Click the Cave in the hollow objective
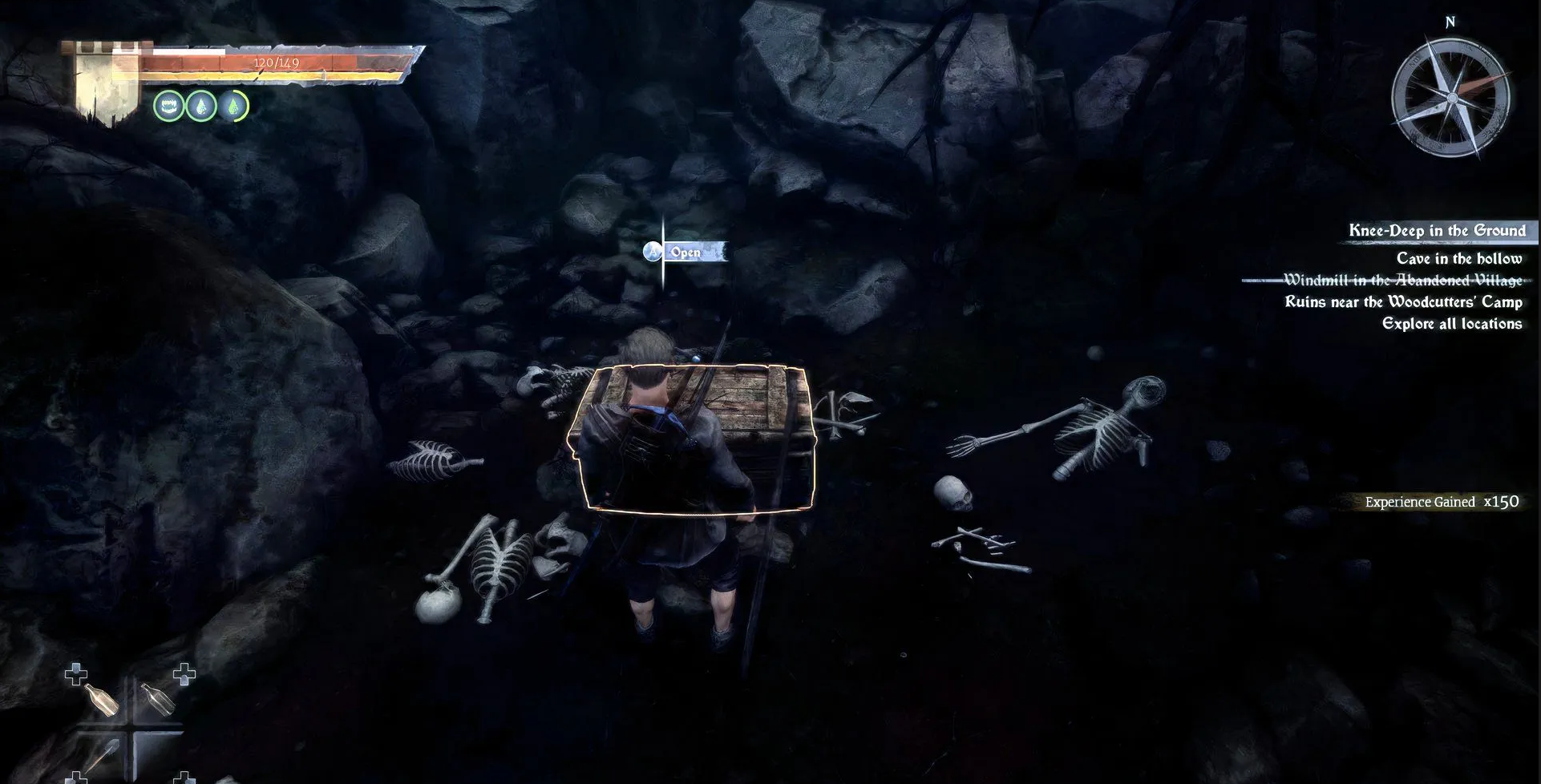This screenshot has width=1541, height=784. [1458, 258]
